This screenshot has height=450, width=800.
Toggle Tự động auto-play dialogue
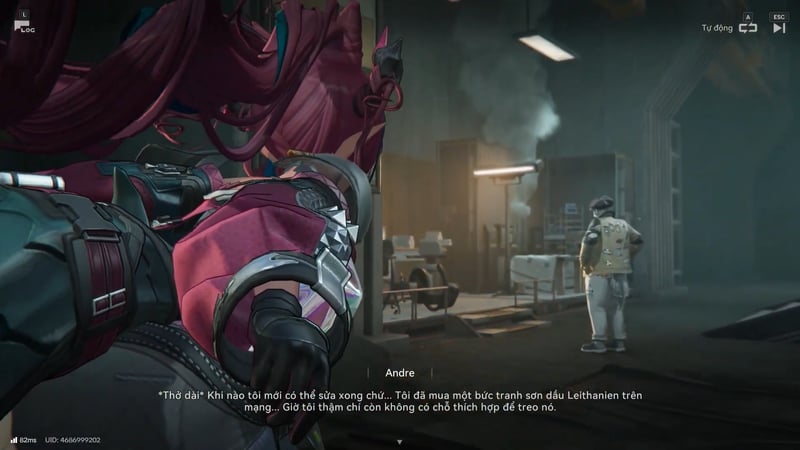tap(747, 27)
